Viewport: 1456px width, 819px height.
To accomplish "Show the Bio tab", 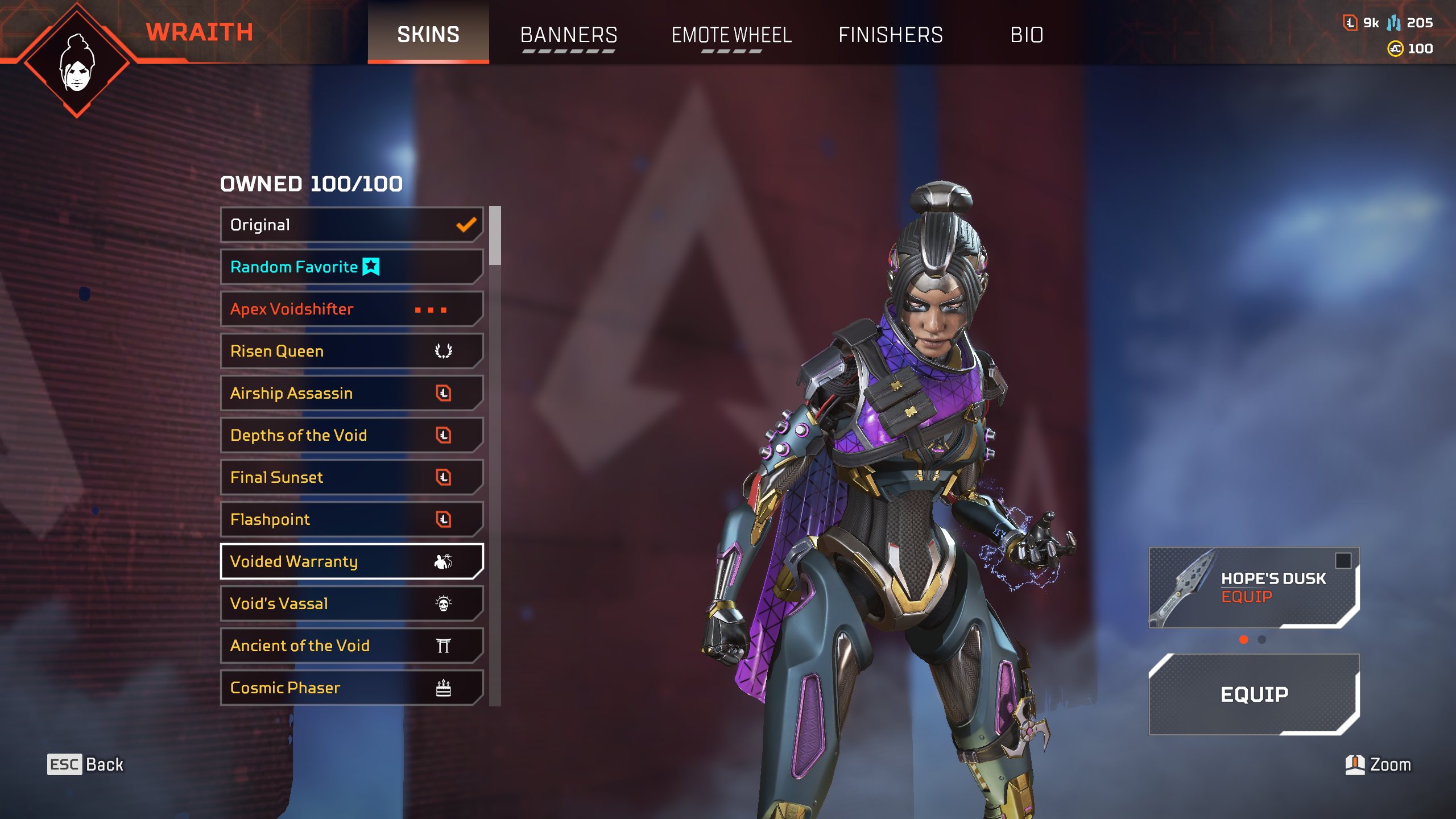I will 1027,35.
